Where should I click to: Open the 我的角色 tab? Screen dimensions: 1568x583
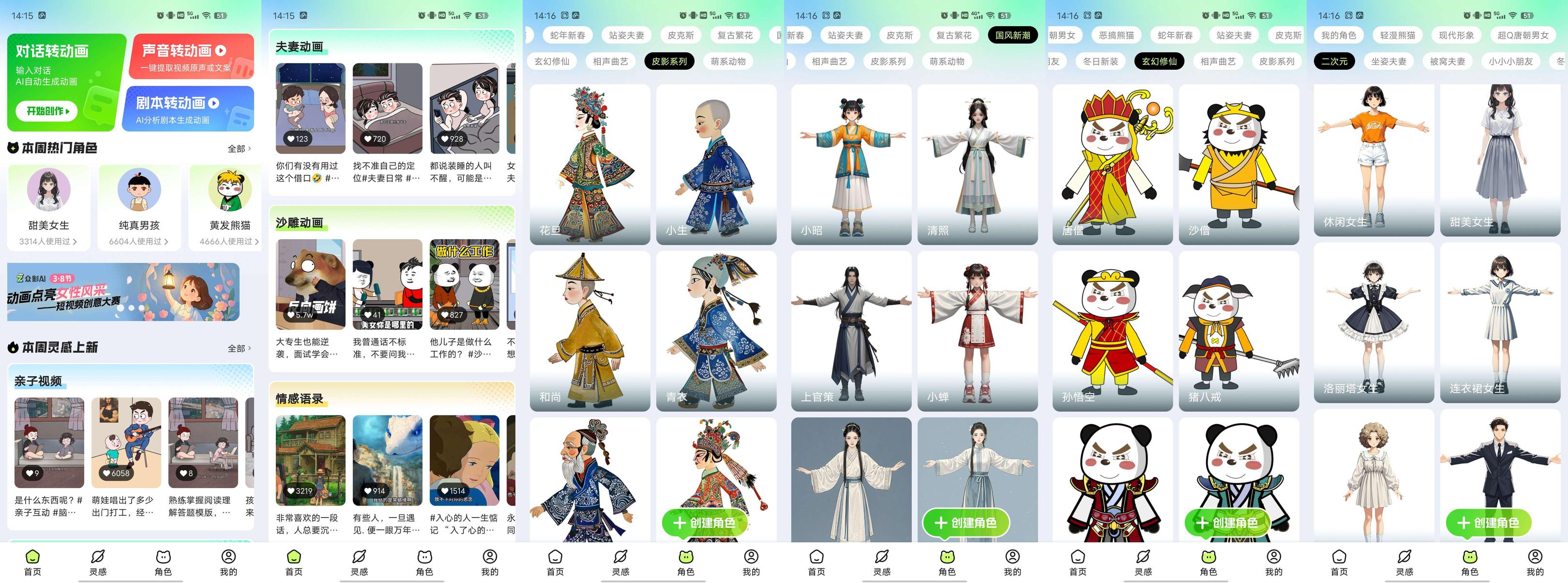(1339, 35)
